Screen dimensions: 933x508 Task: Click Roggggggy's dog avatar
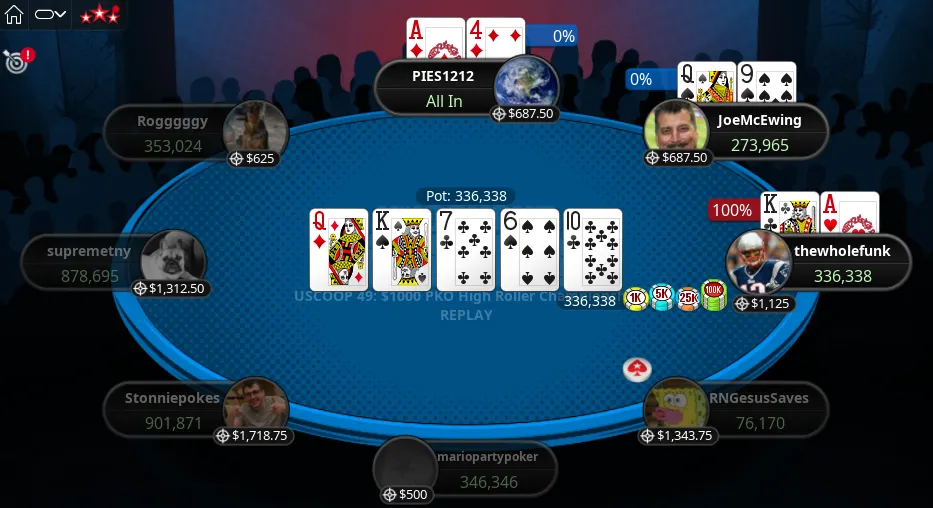point(256,129)
